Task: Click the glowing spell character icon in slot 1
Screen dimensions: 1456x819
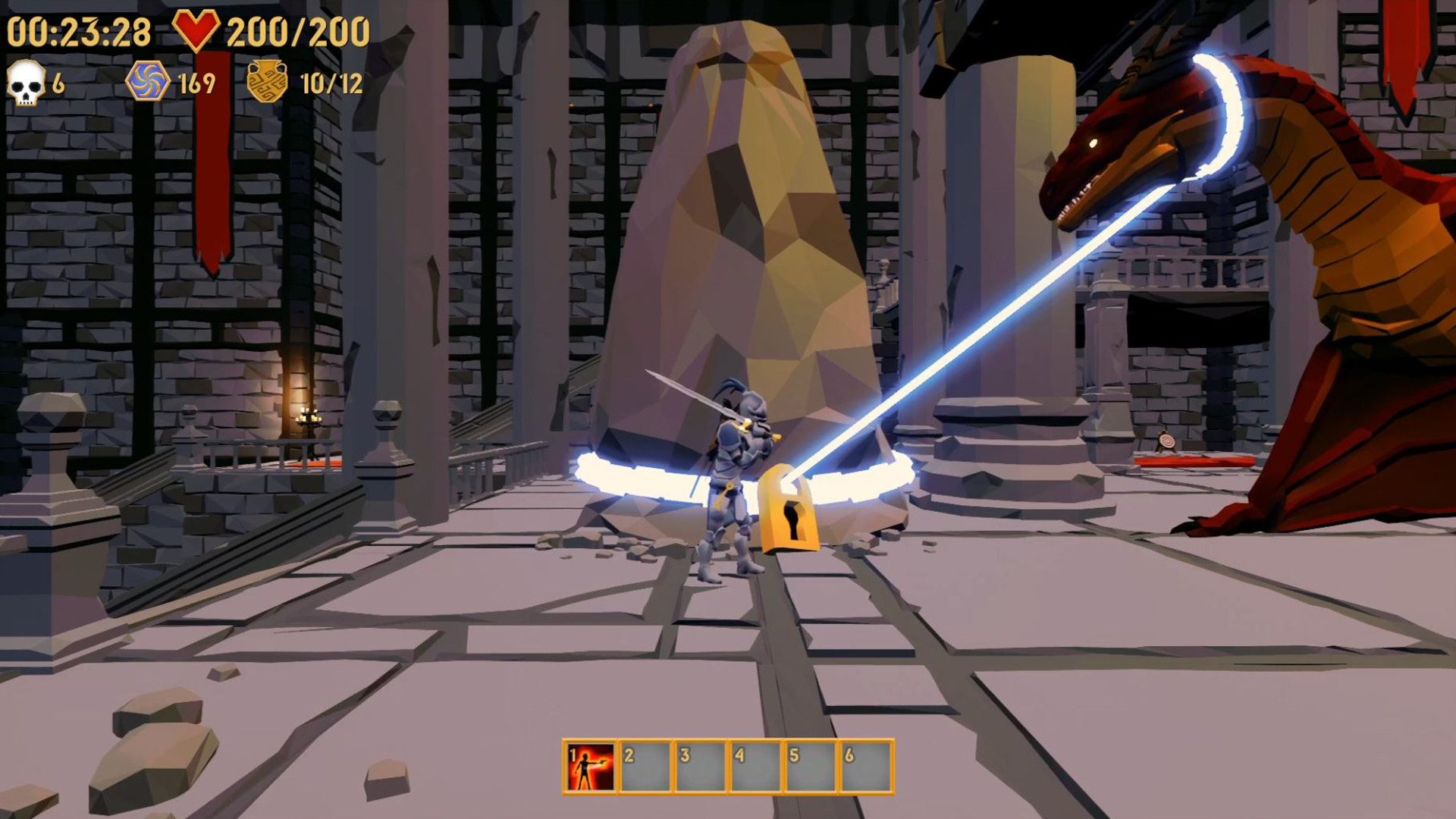Action: point(590,762)
